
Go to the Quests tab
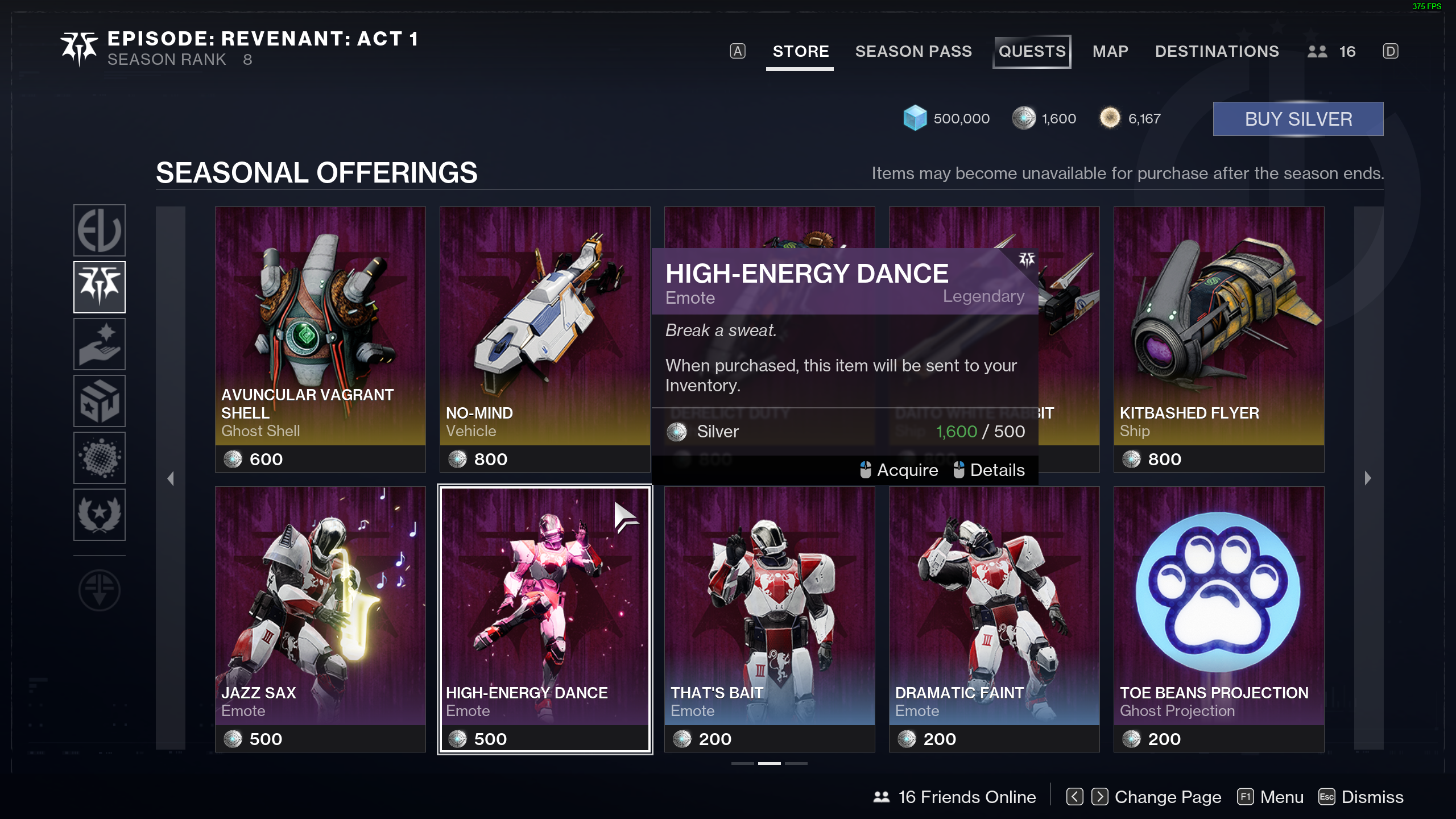(x=1032, y=52)
